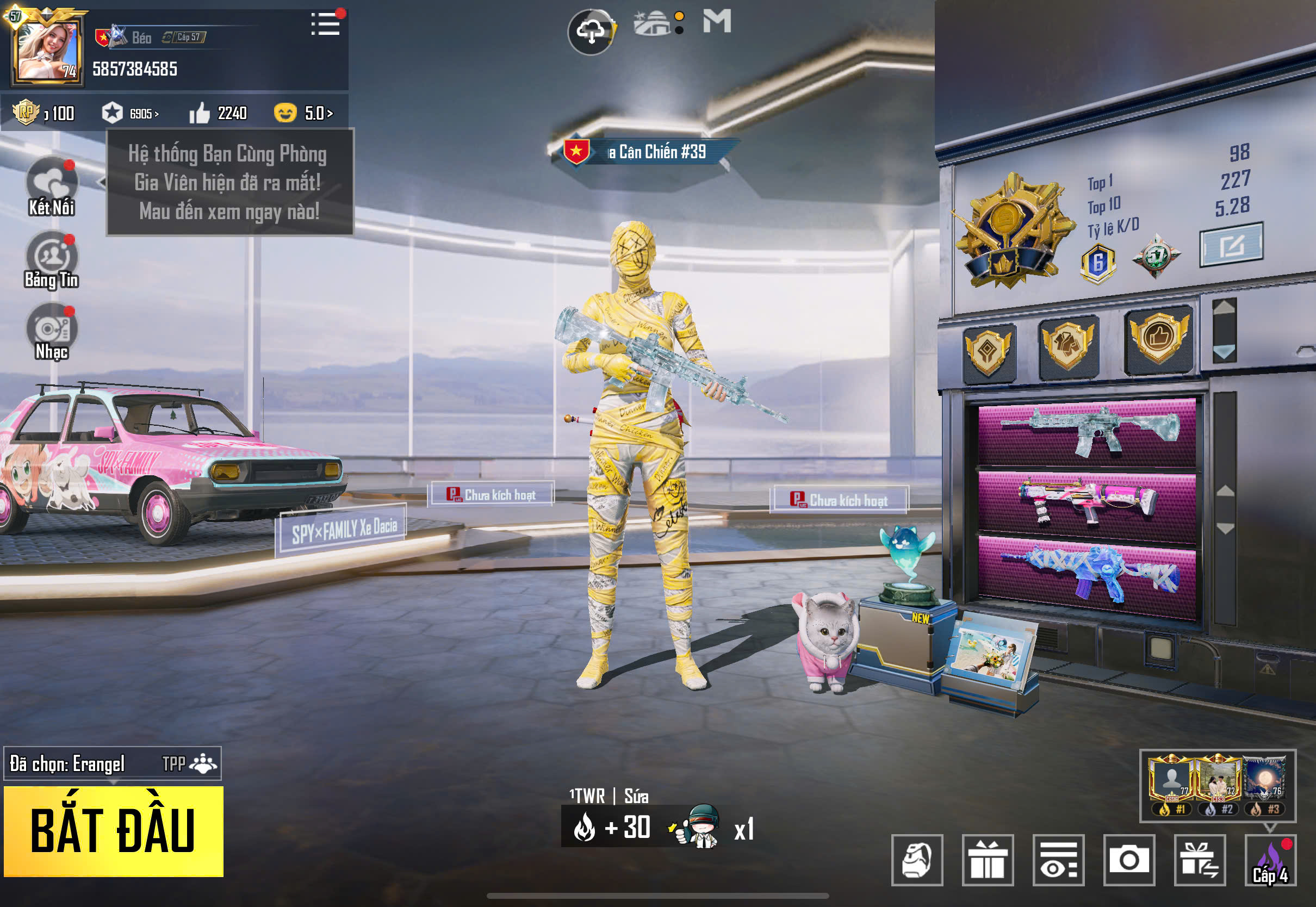1316x907 pixels.
Task: Select the pink shotgun skin in showcase
Action: click(1087, 502)
